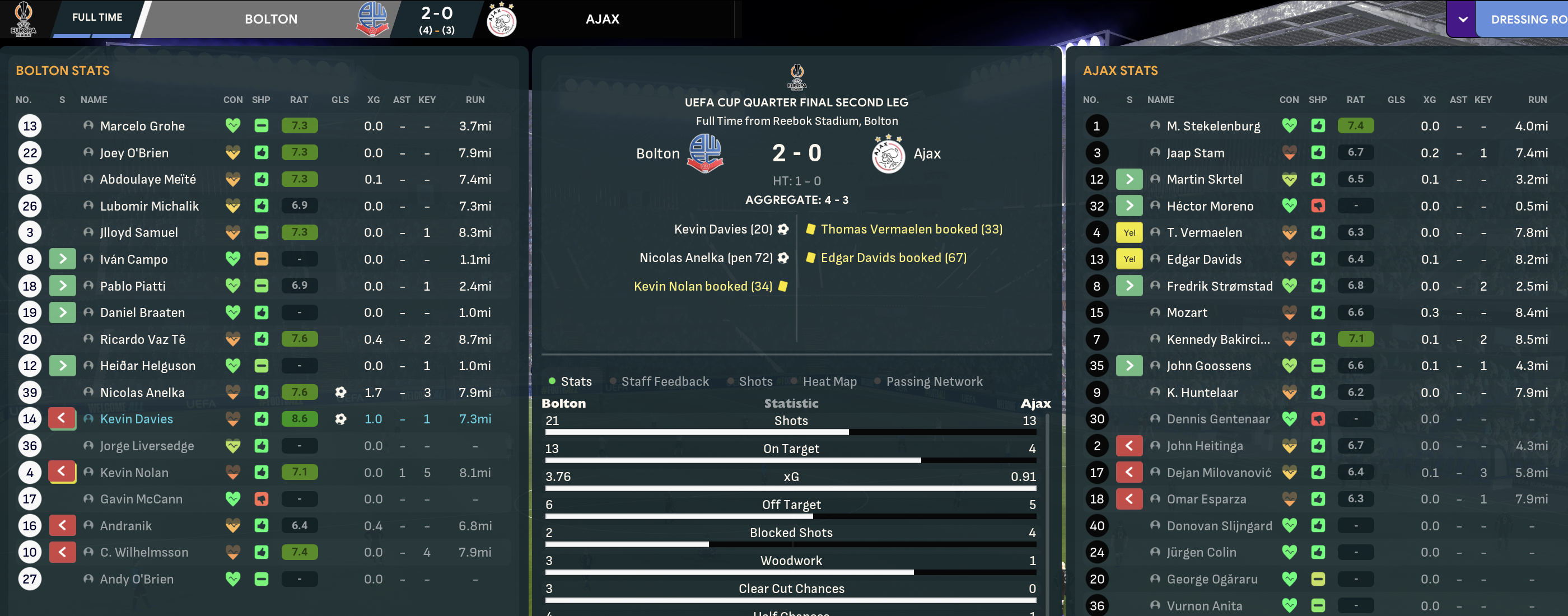
Task: Sort Bolton stats by RAT column
Action: point(298,100)
